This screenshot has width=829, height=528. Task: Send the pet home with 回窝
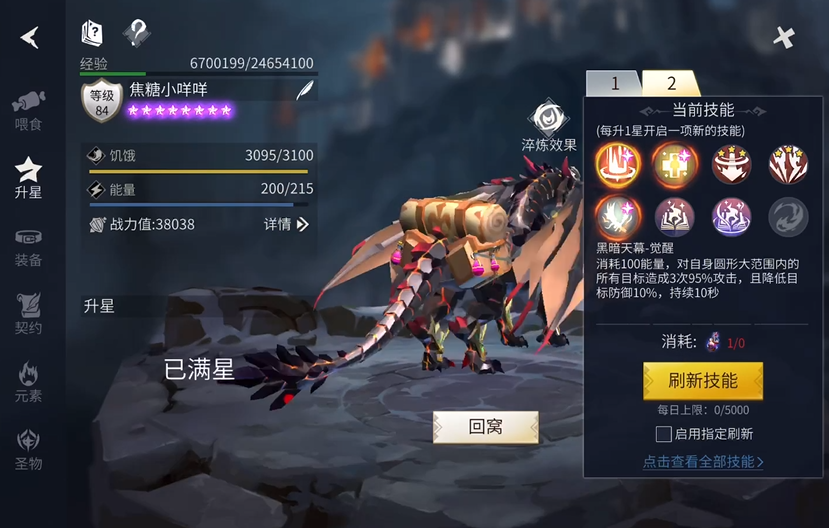485,427
